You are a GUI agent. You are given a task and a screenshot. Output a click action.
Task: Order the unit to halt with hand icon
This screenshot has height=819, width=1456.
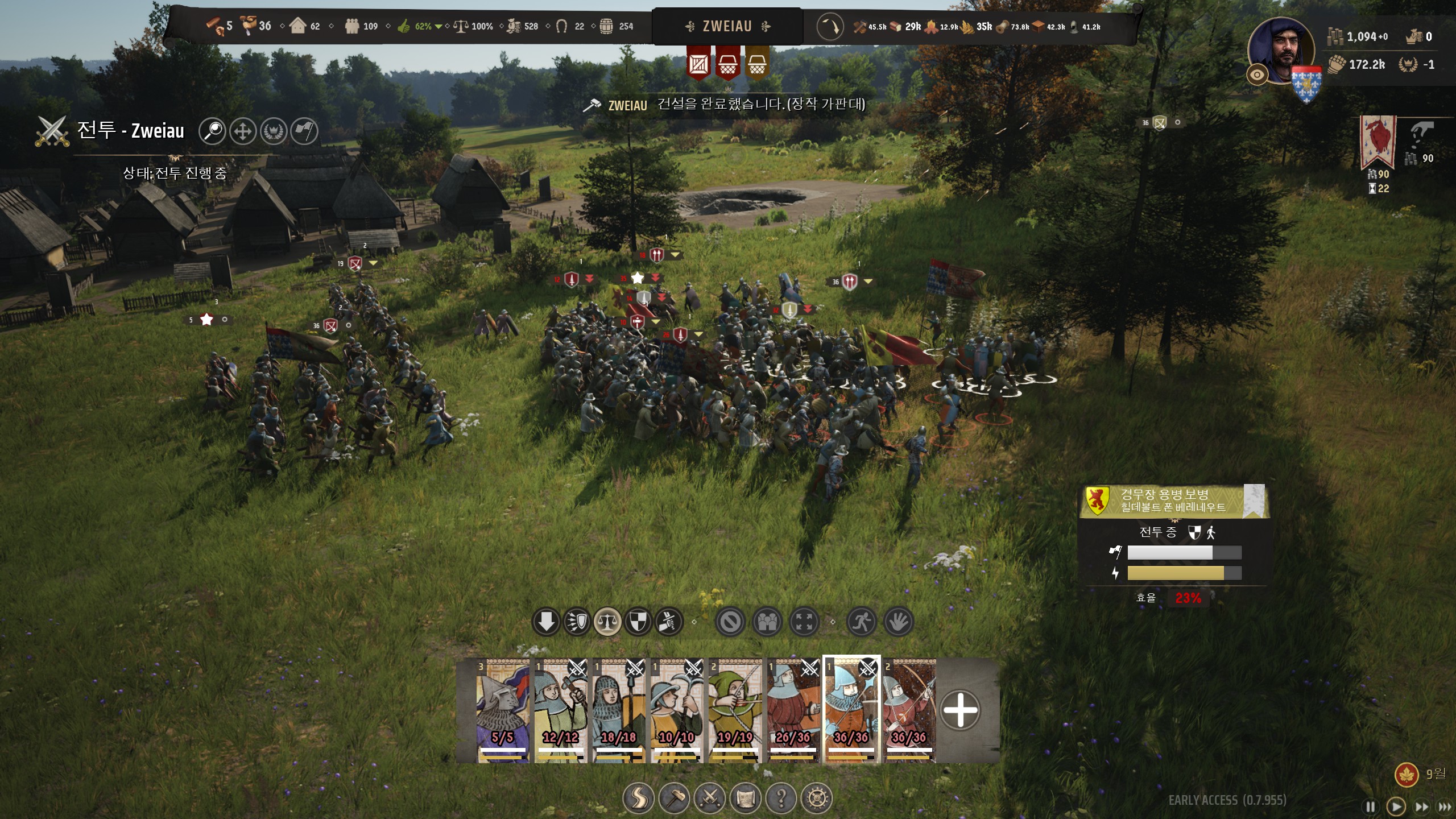pyautogui.click(x=899, y=622)
